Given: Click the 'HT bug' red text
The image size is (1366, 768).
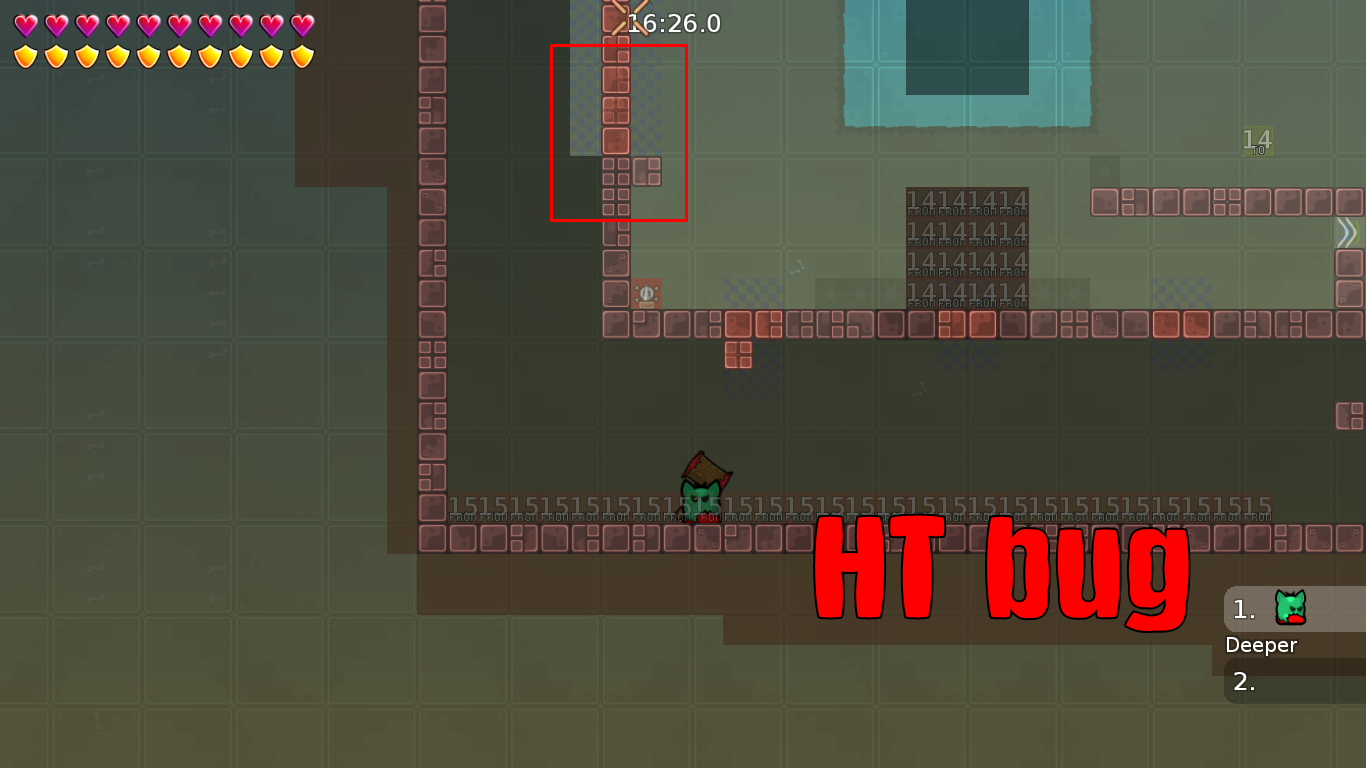Looking at the screenshot, I should pyautogui.click(x=1000, y=565).
